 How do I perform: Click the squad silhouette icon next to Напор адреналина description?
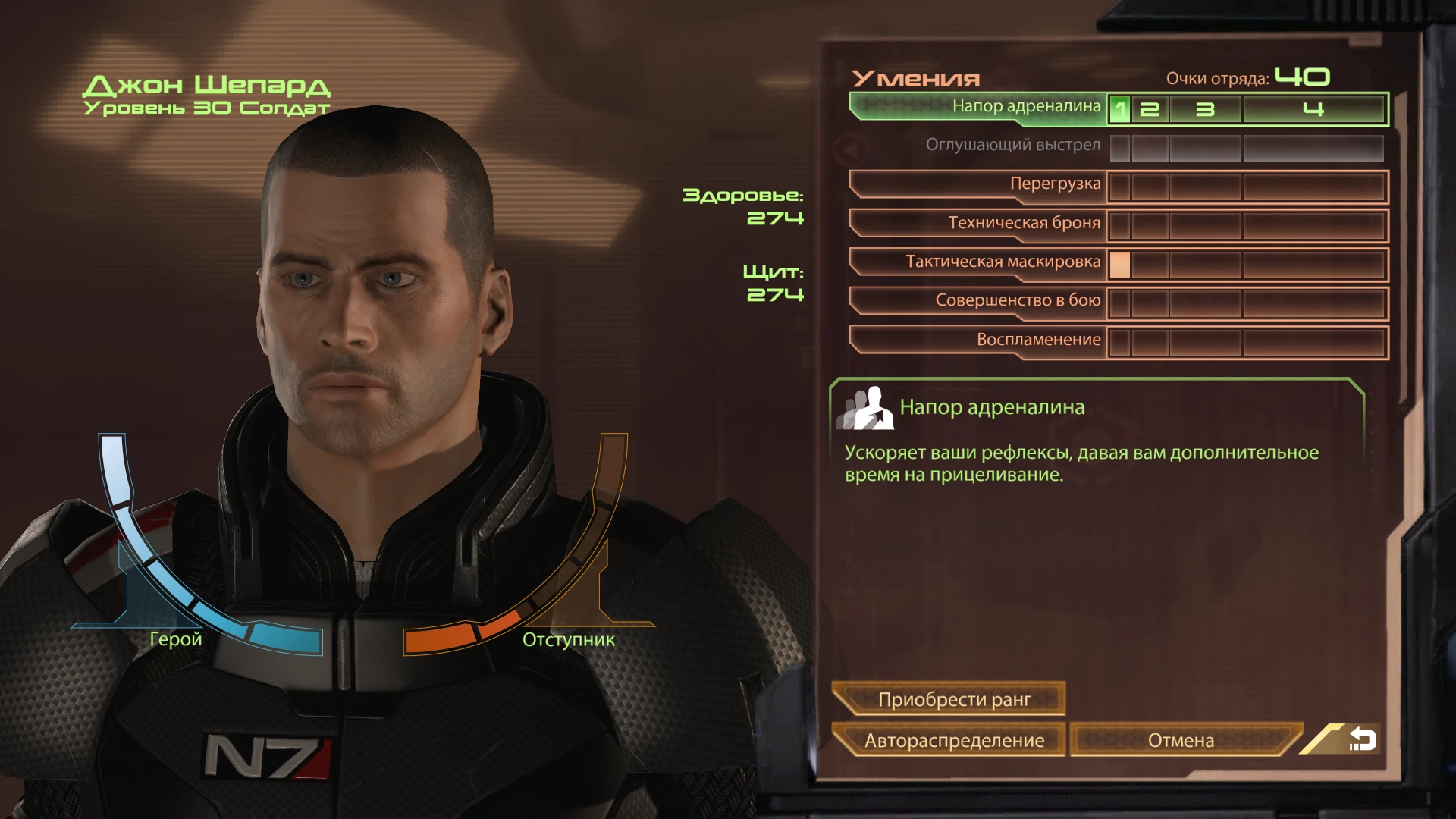[871, 406]
